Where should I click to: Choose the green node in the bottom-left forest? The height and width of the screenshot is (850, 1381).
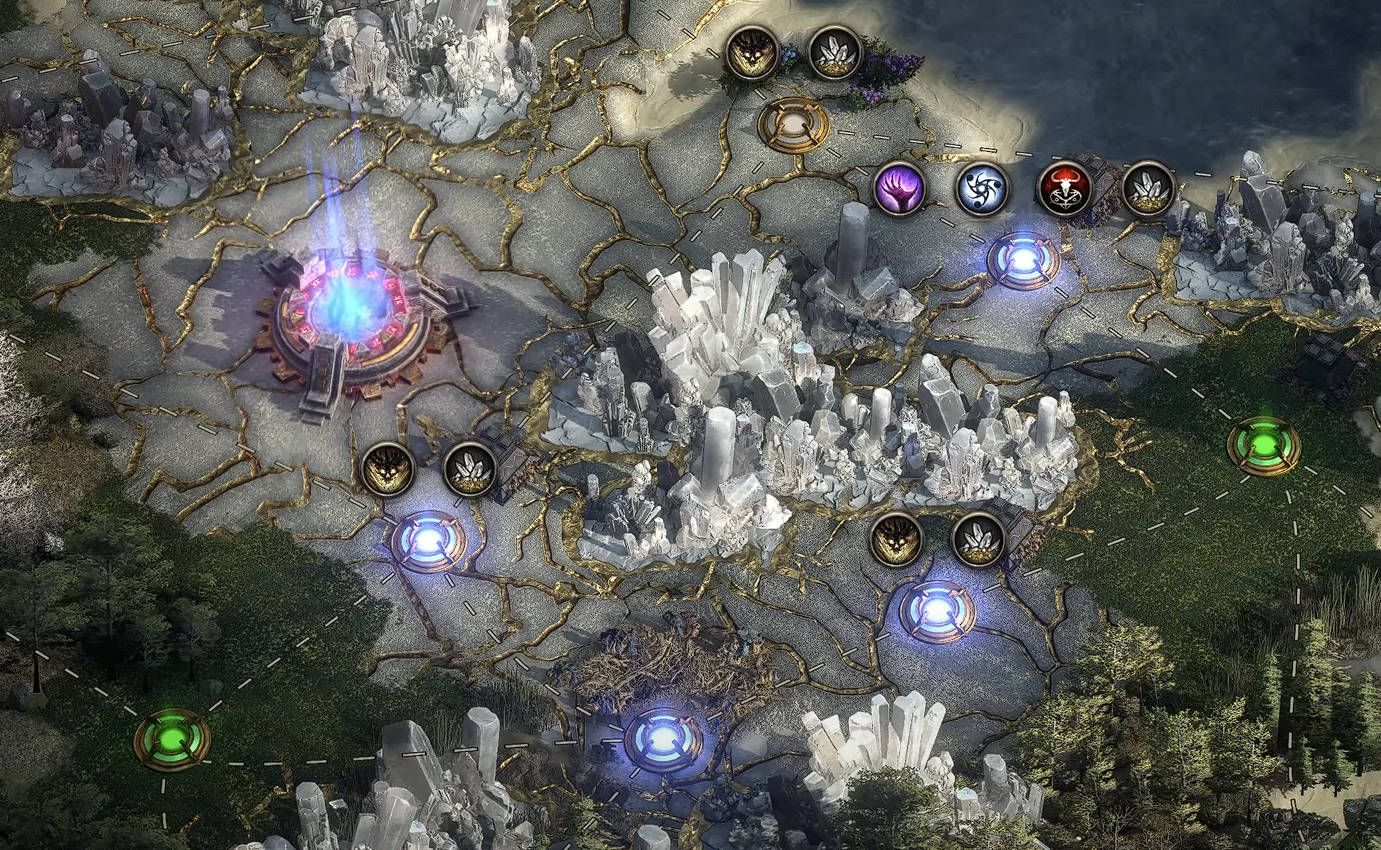click(172, 739)
